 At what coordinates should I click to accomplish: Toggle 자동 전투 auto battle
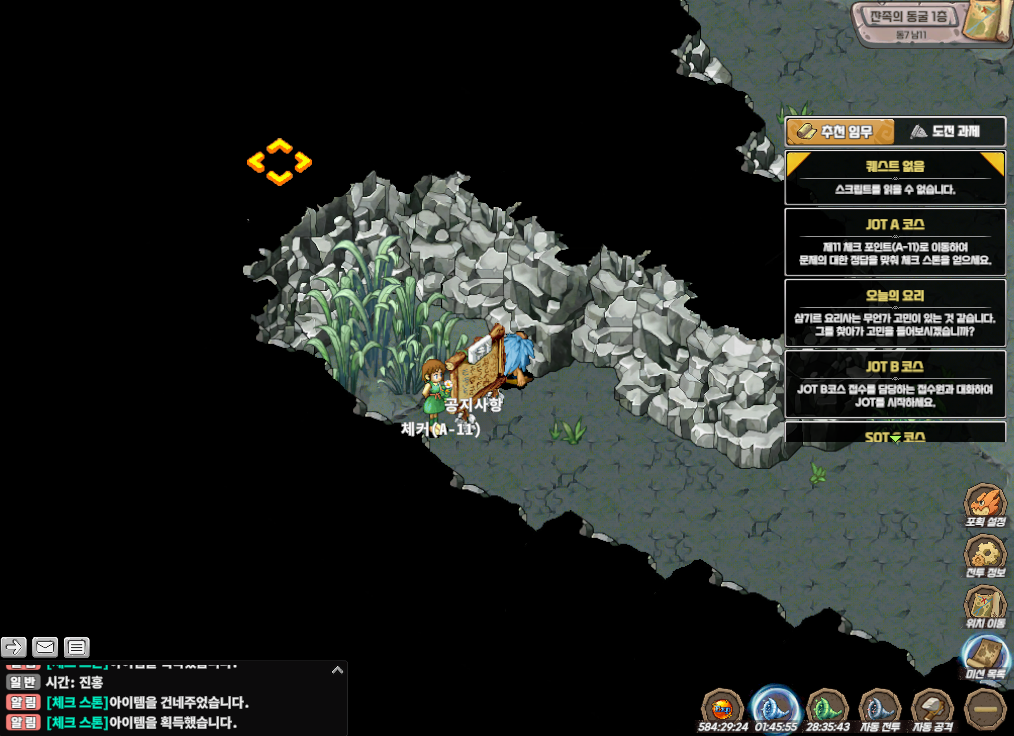coord(880,708)
